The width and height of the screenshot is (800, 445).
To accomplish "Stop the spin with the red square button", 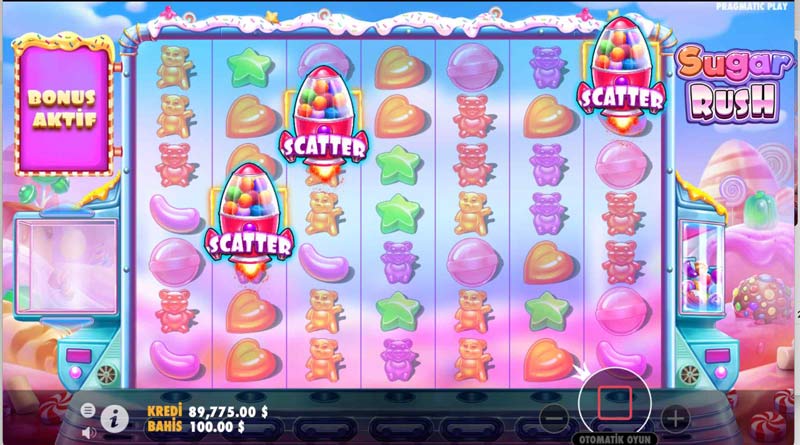I will click(x=610, y=404).
